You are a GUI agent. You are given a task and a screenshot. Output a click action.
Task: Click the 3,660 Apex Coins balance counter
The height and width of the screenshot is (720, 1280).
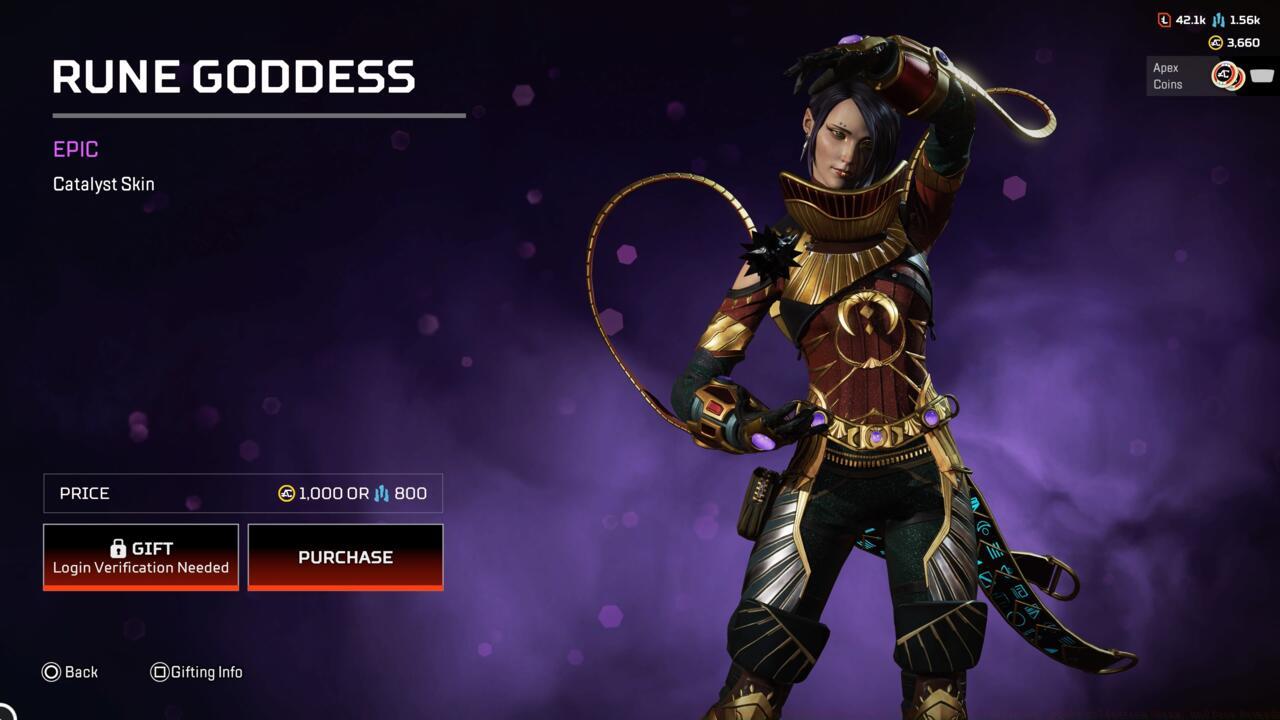pyautogui.click(x=1242, y=42)
